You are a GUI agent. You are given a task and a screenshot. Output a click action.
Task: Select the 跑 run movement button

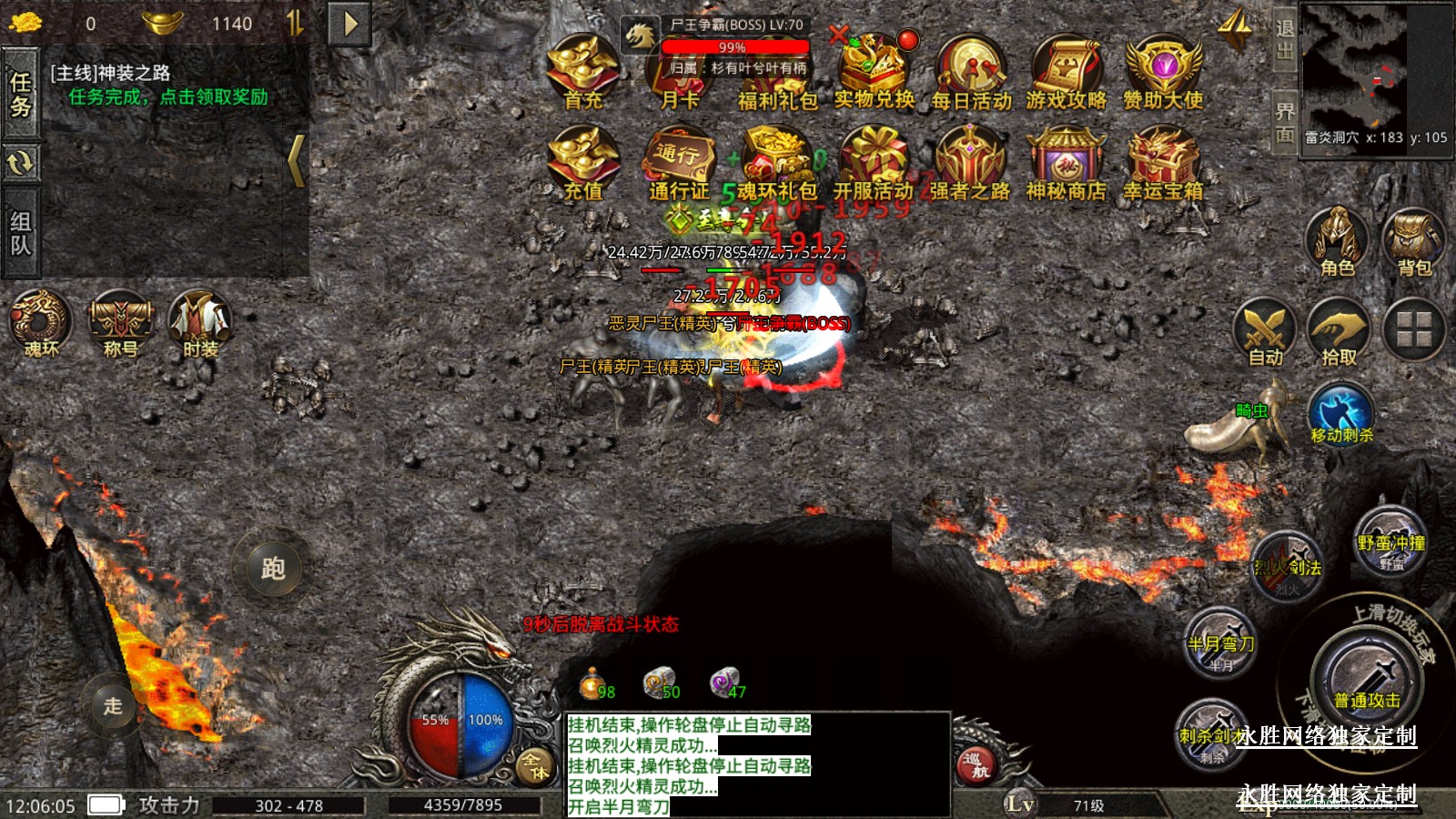[273, 569]
